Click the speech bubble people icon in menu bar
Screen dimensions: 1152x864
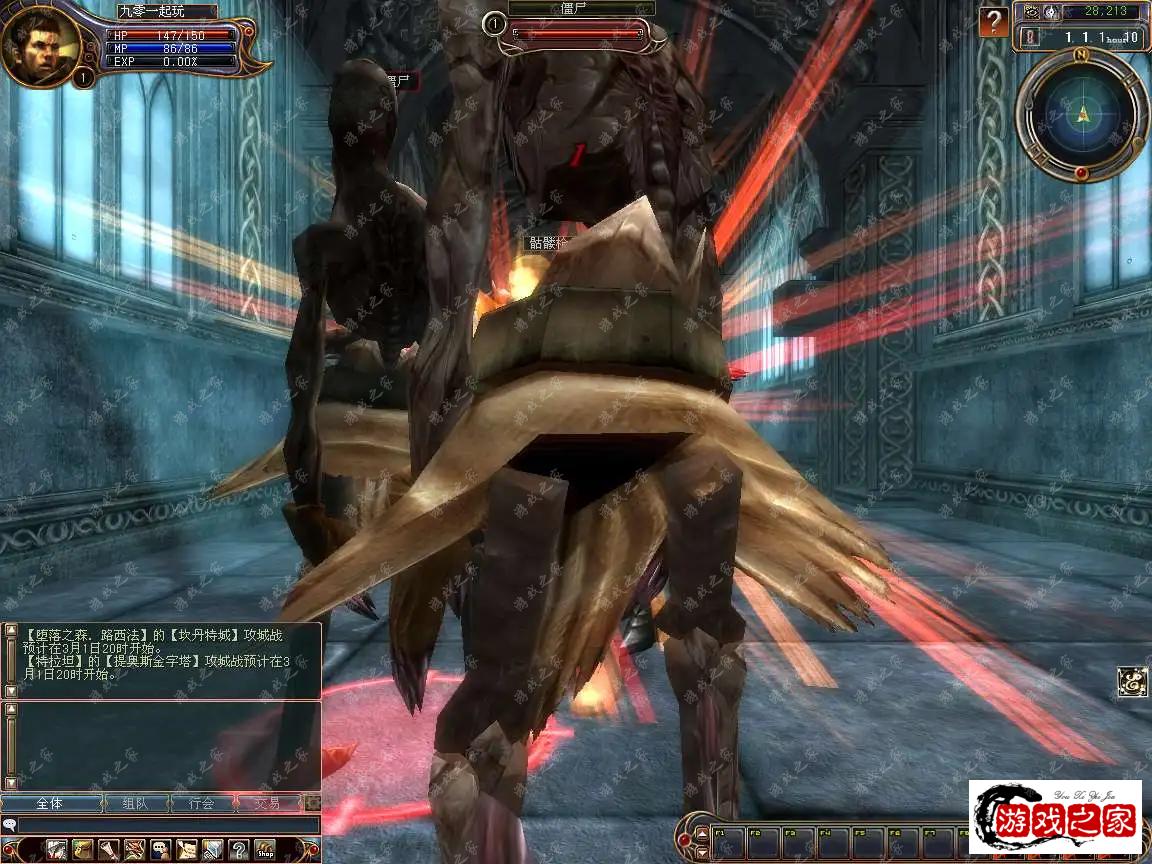pos(160,850)
